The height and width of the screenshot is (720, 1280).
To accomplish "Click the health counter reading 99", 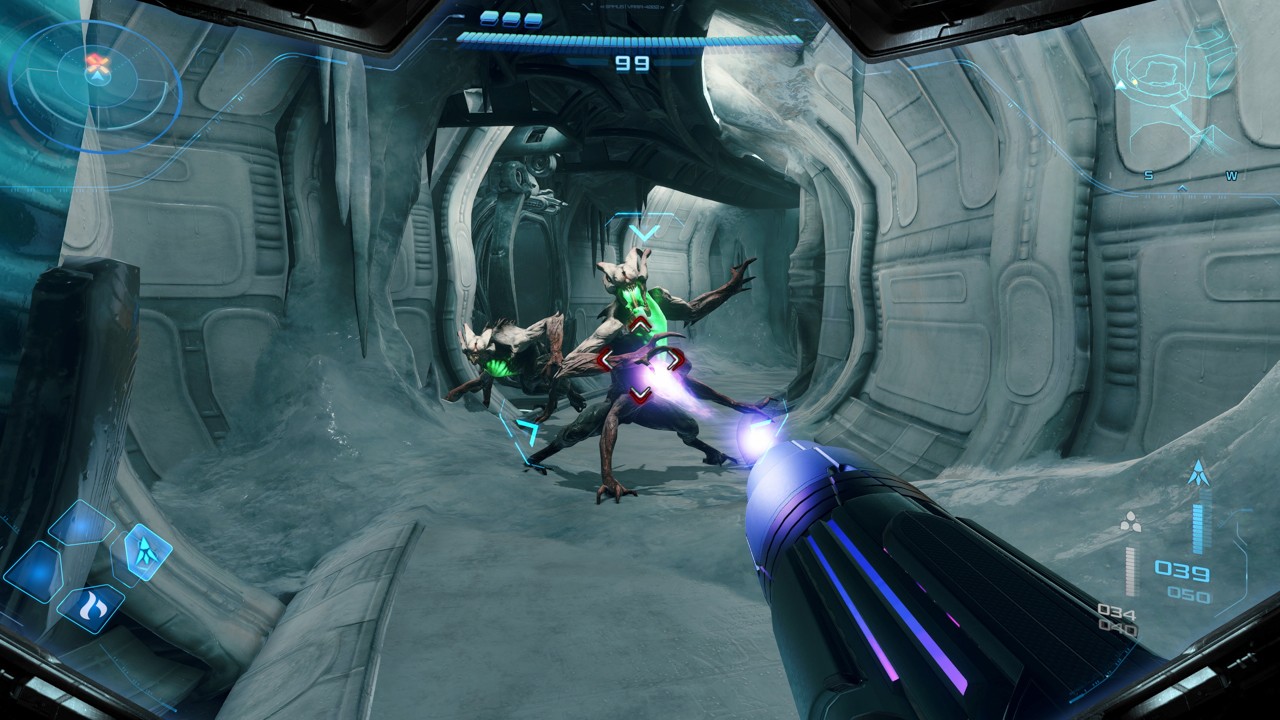I will point(631,62).
